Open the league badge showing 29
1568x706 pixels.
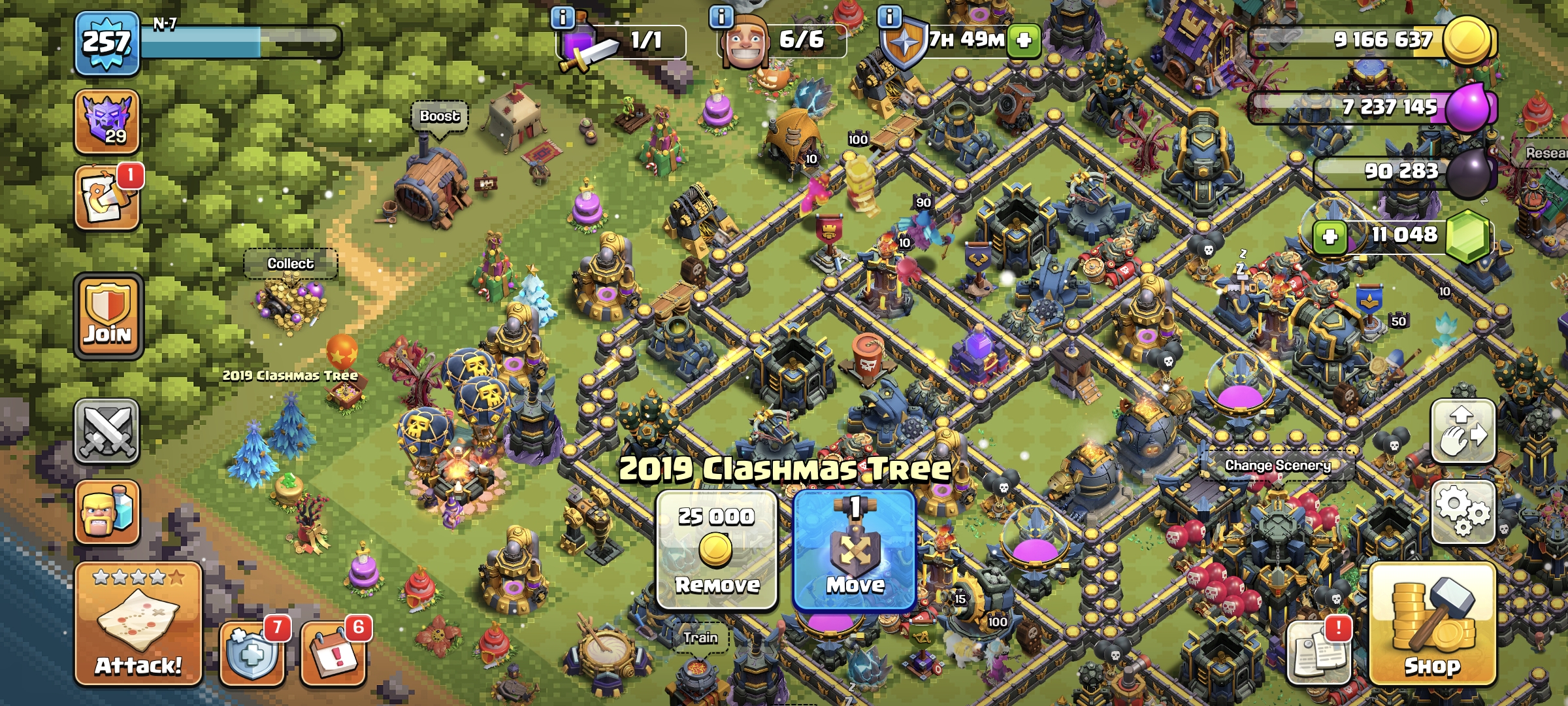pyautogui.click(x=107, y=122)
